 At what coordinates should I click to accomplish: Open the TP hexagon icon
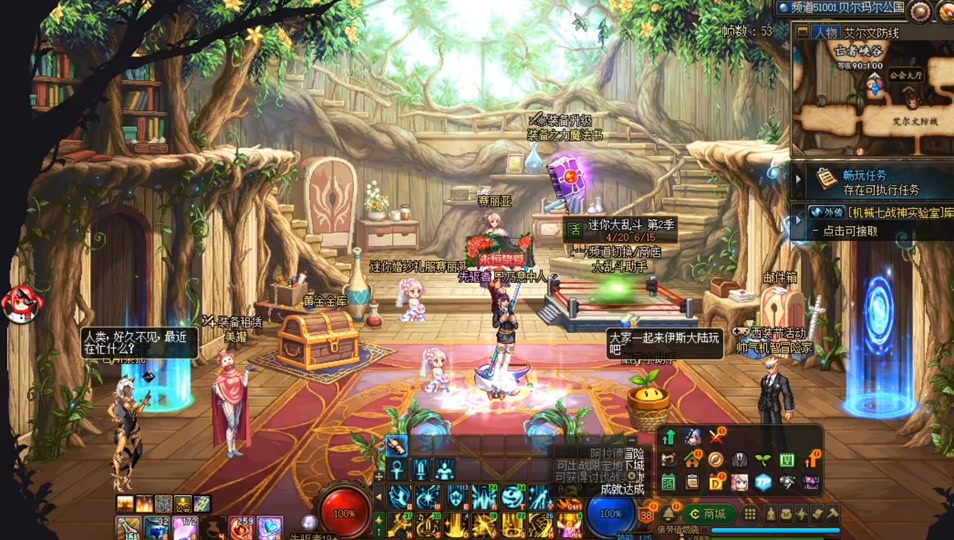pyautogui.click(x=764, y=483)
